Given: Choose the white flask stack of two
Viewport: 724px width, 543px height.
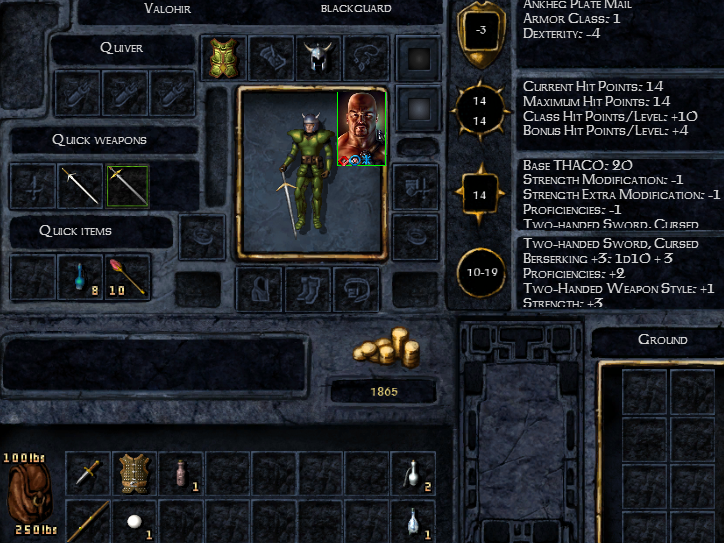Looking at the screenshot, I should click(412, 472).
